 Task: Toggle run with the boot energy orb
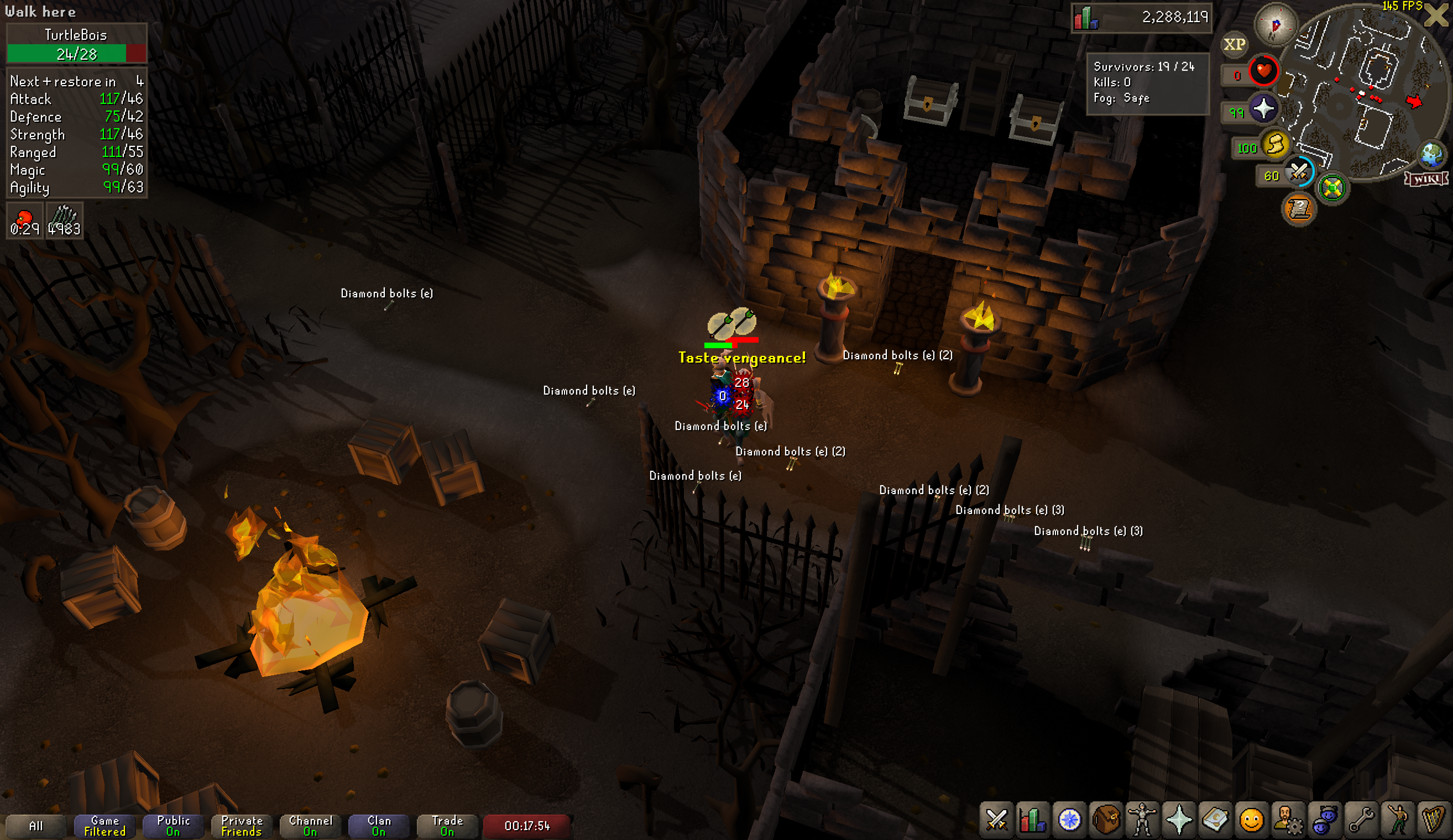tap(1275, 144)
